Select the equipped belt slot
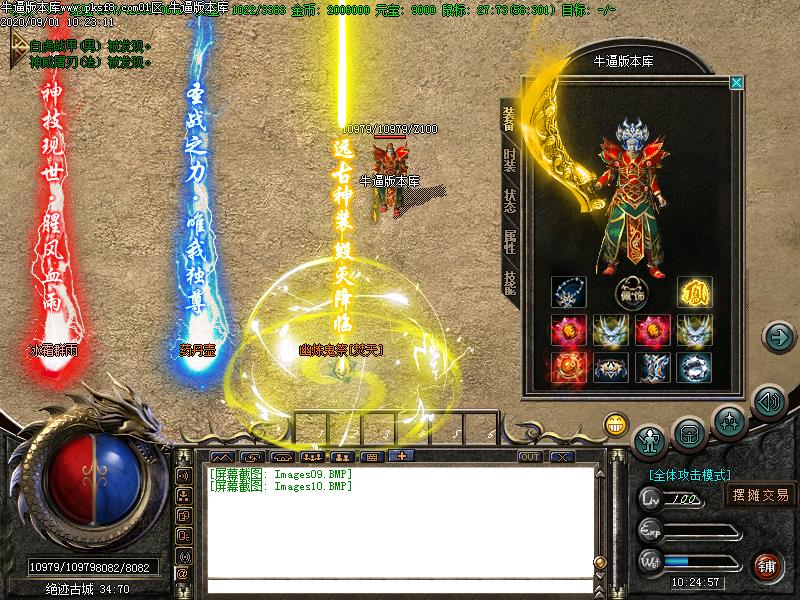Image resolution: width=800 pixels, height=600 pixels. (x=609, y=367)
